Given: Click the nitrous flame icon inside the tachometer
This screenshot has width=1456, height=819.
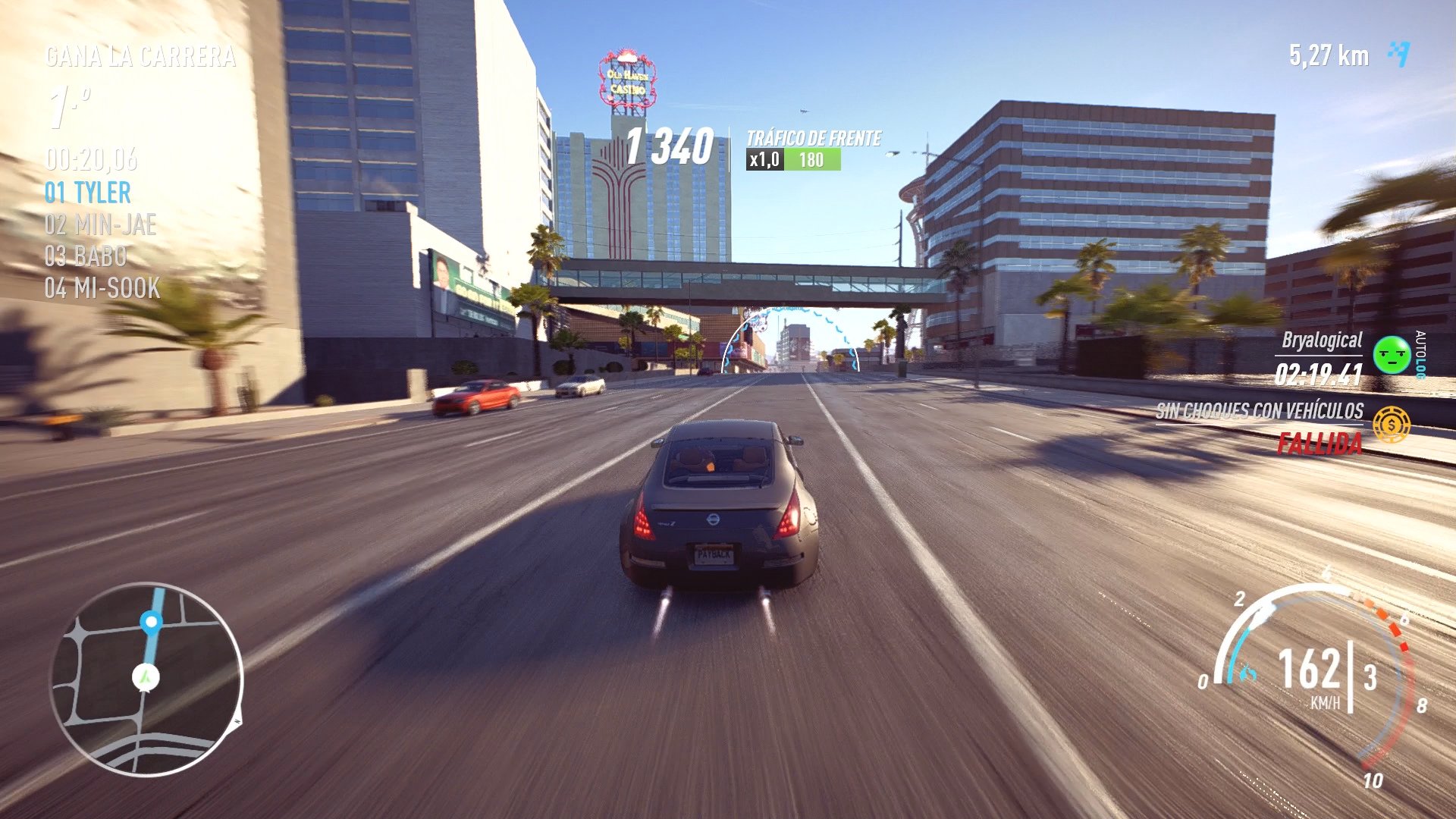Looking at the screenshot, I should point(1247,673).
